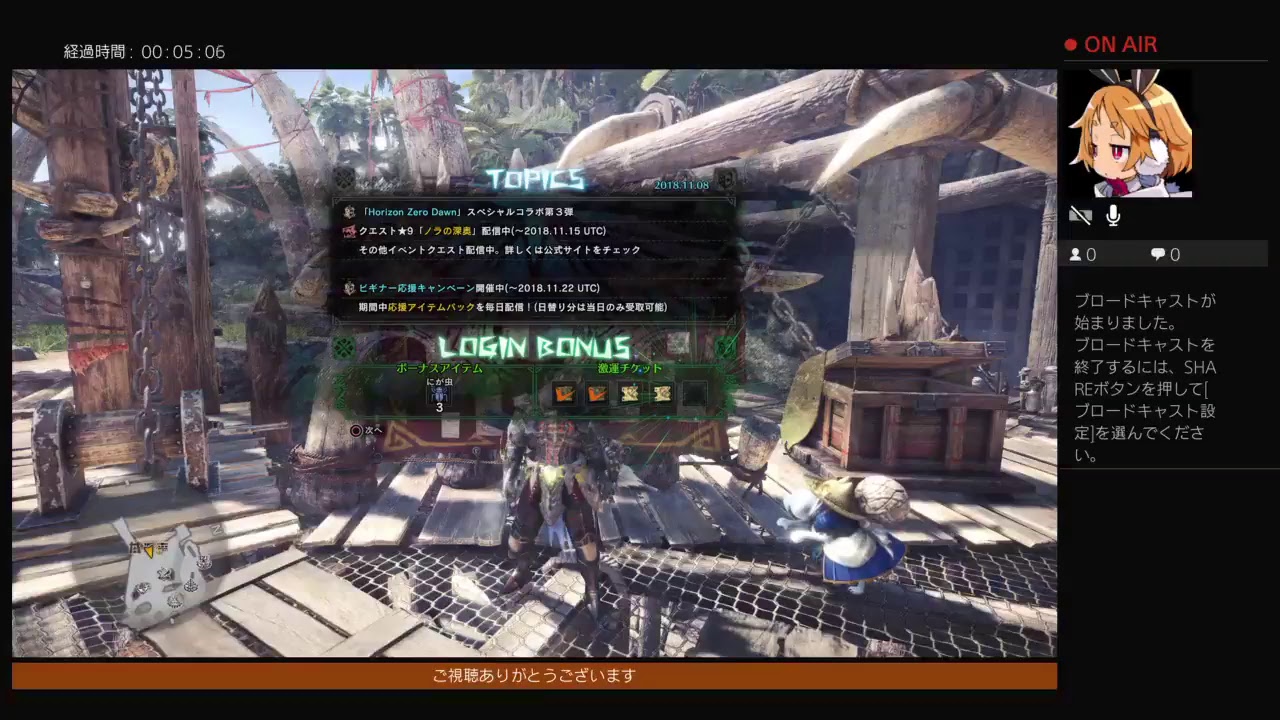Click the Horizon Zero Dawn collab event icon
Image resolution: width=1280 pixels, height=720 pixels.
tap(348, 211)
